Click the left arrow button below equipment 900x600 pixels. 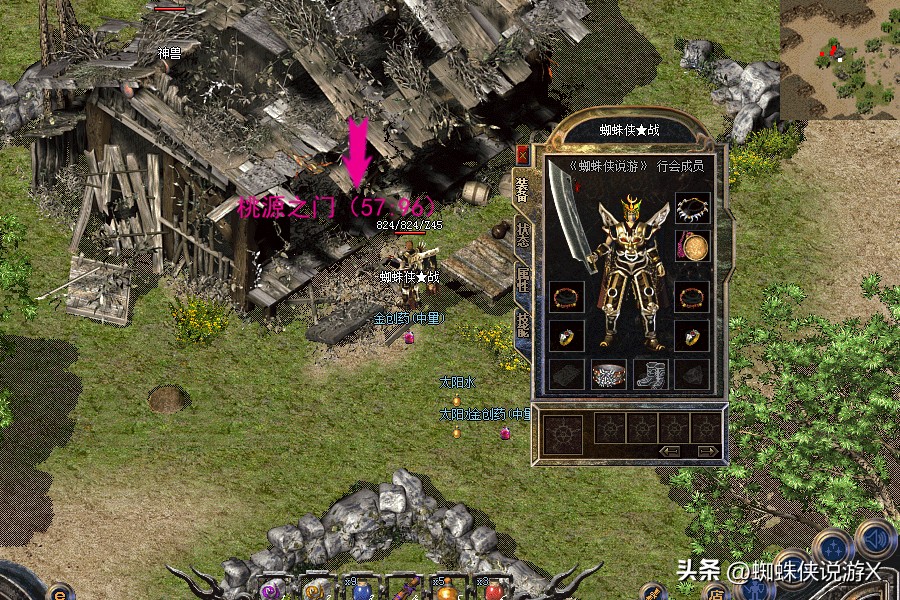(x=670, y=451)
